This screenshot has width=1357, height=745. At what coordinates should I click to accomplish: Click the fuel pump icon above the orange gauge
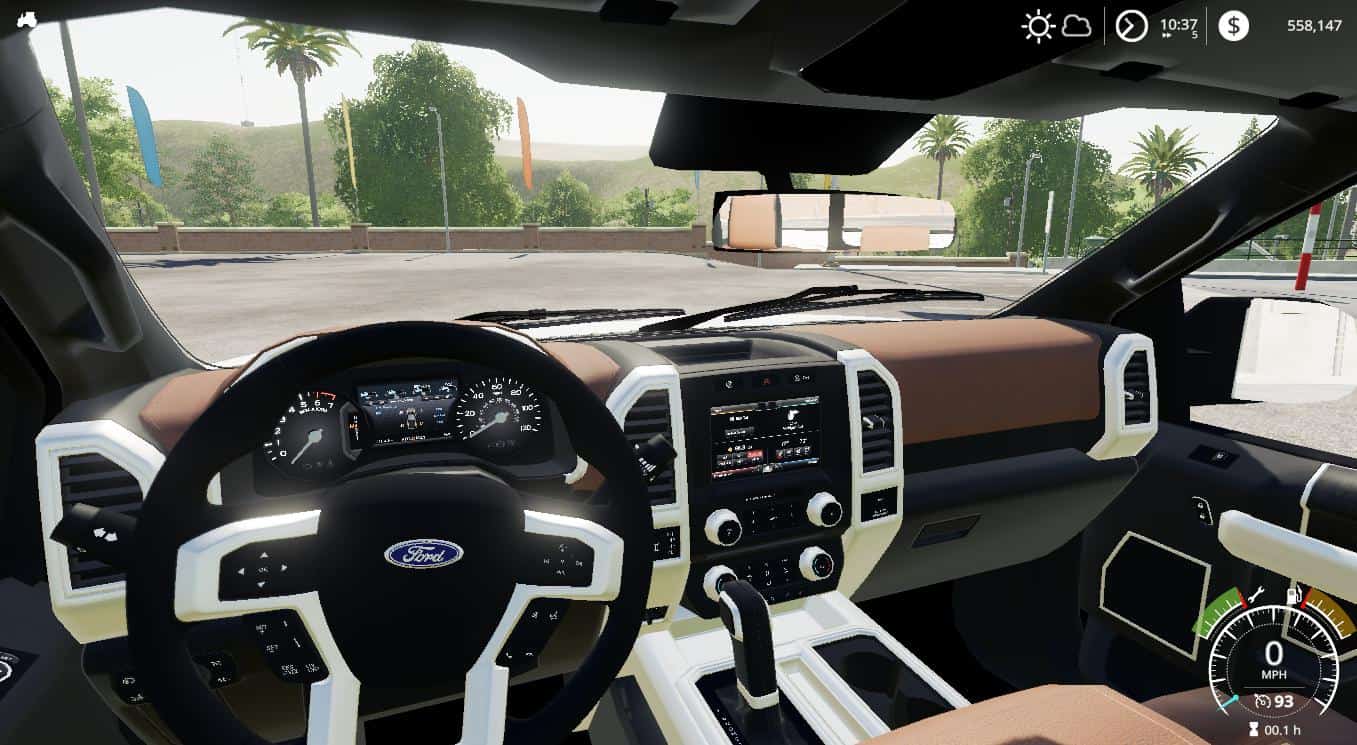1293,593
